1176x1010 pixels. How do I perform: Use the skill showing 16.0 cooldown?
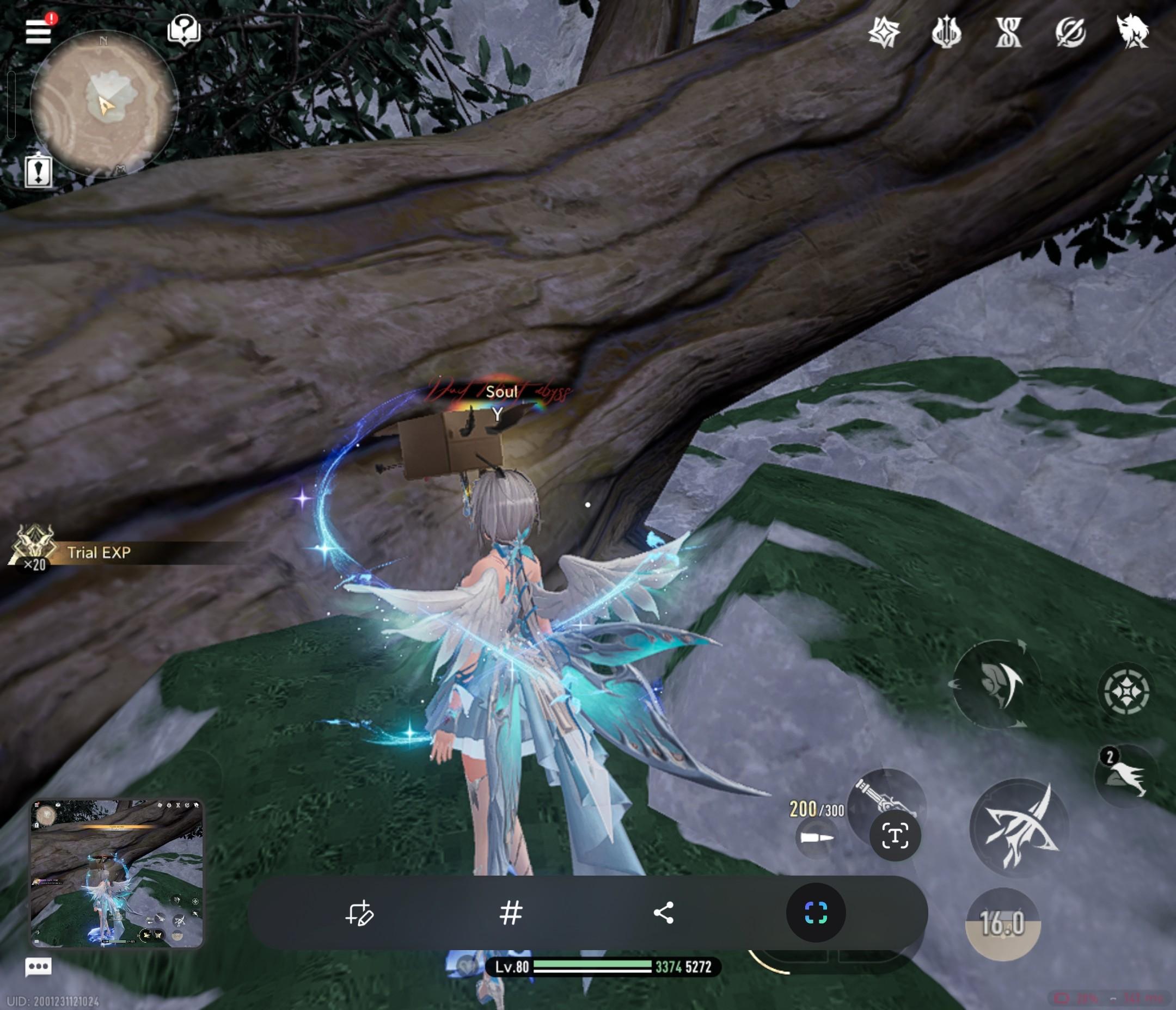click(x=1002, y=924)
